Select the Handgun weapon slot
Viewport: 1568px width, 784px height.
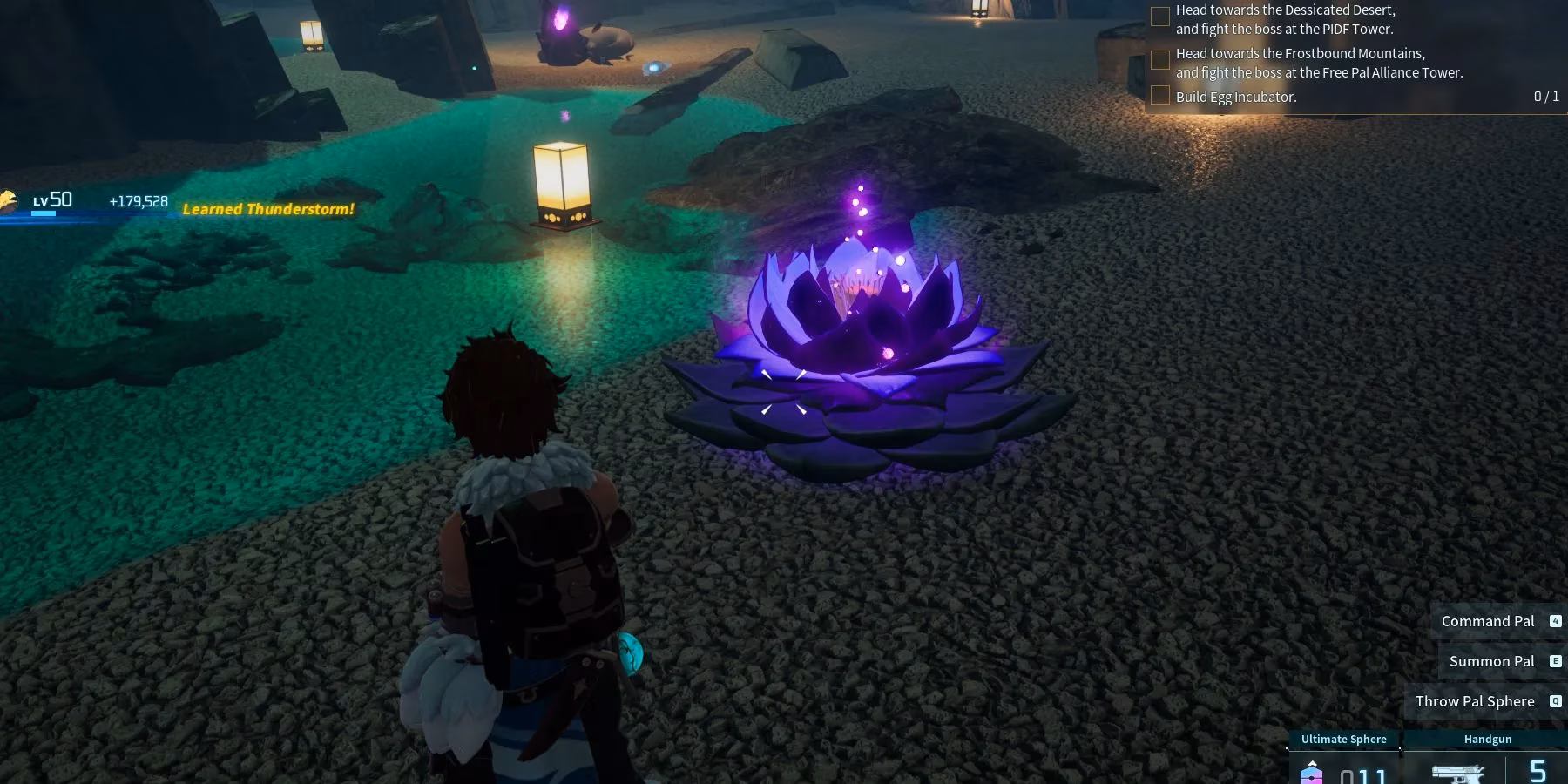click(1487, 760)
